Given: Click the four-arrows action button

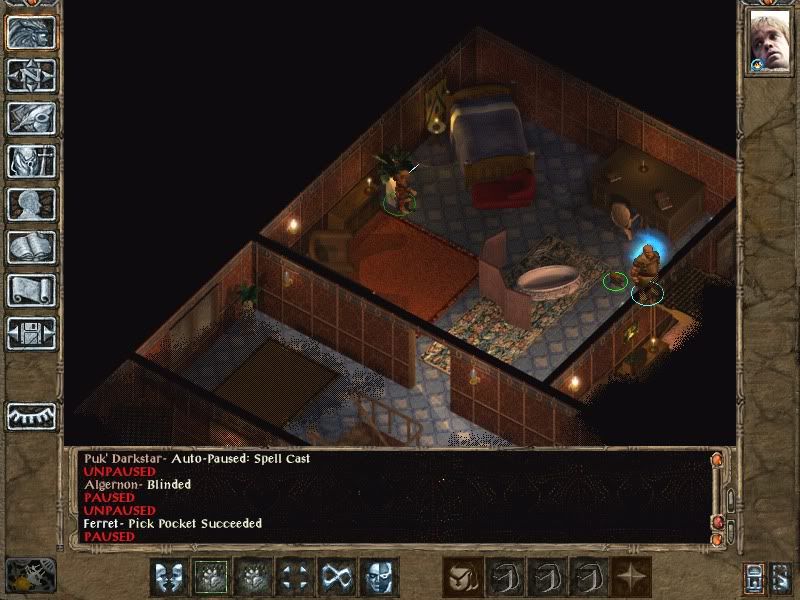Looking at the screenshot, I should 296,577.
